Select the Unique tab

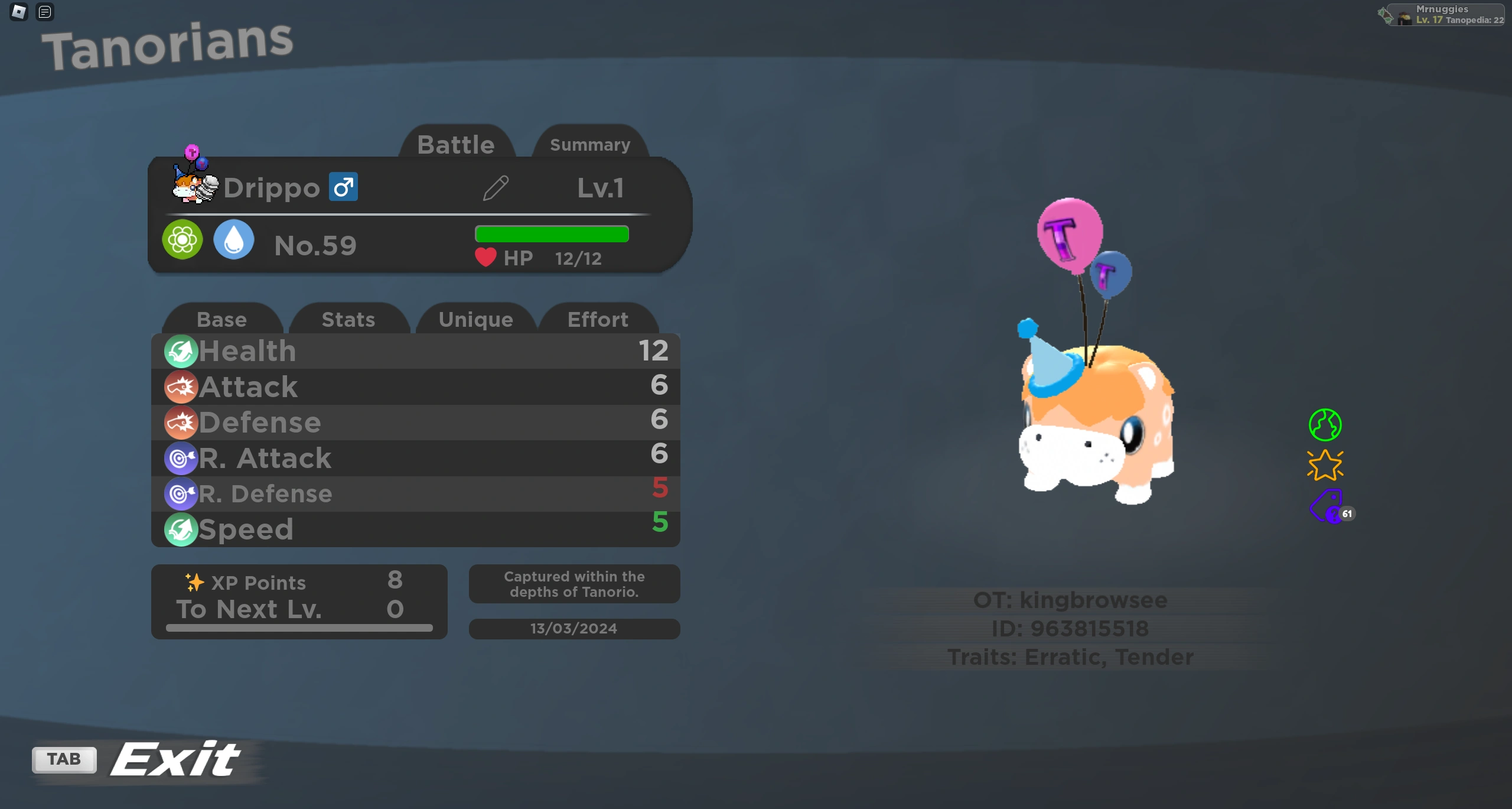click(475, 319)
